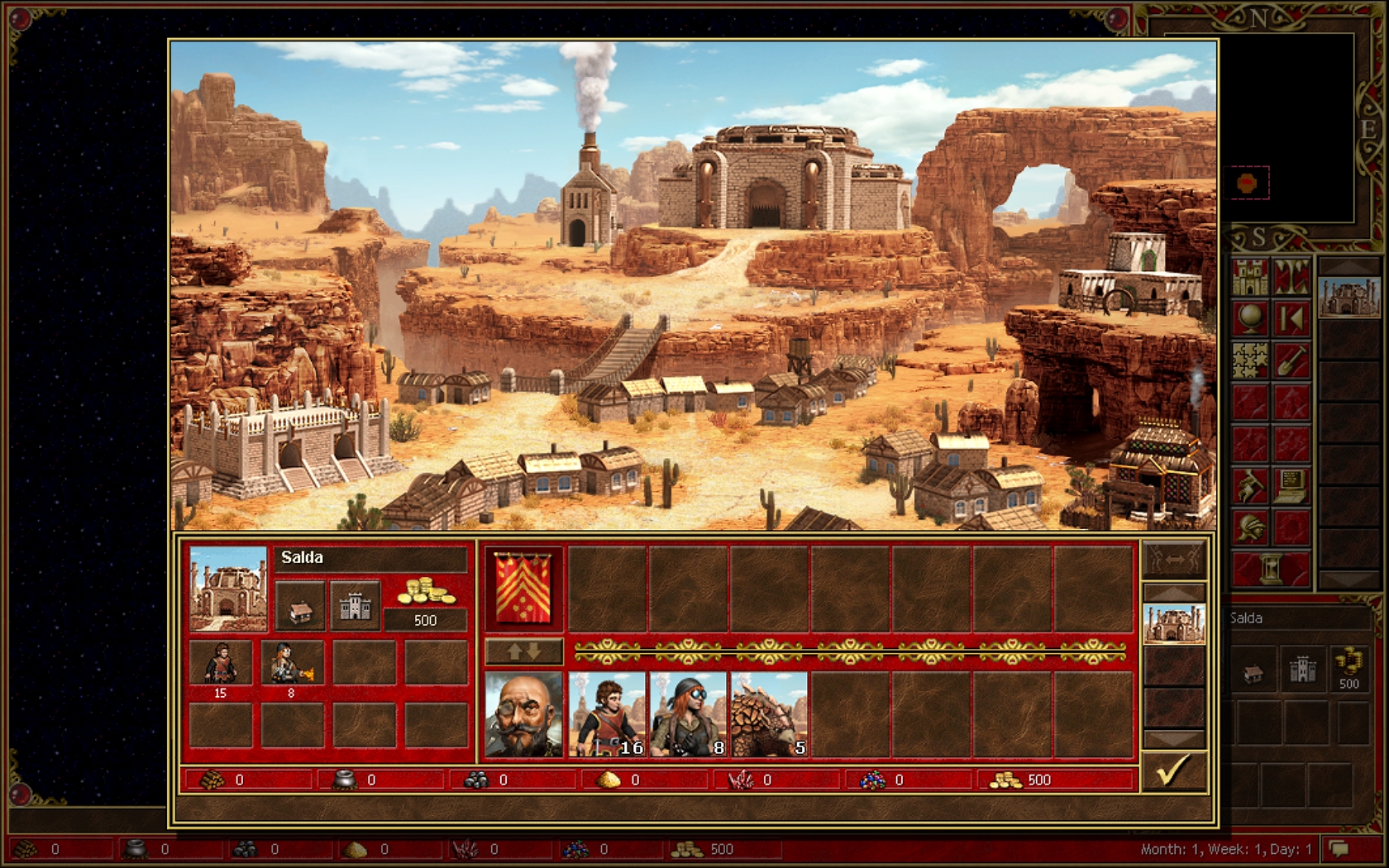Exit town with the checkmark button
Image resolution: width=1389 pixels, height=868 pixels.
(x=1173, y=770)
